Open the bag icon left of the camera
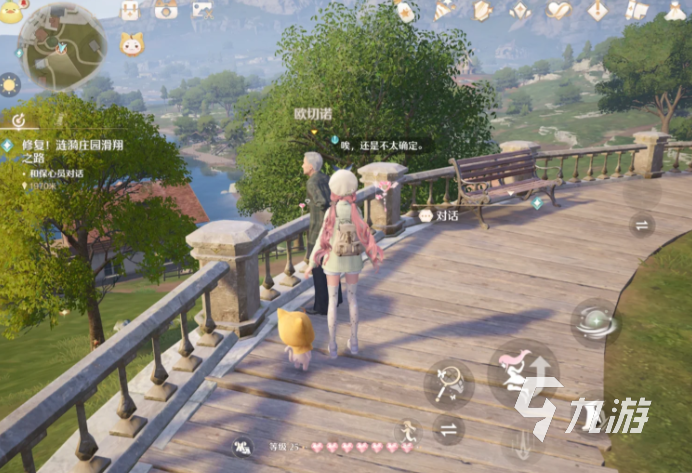 130,10
